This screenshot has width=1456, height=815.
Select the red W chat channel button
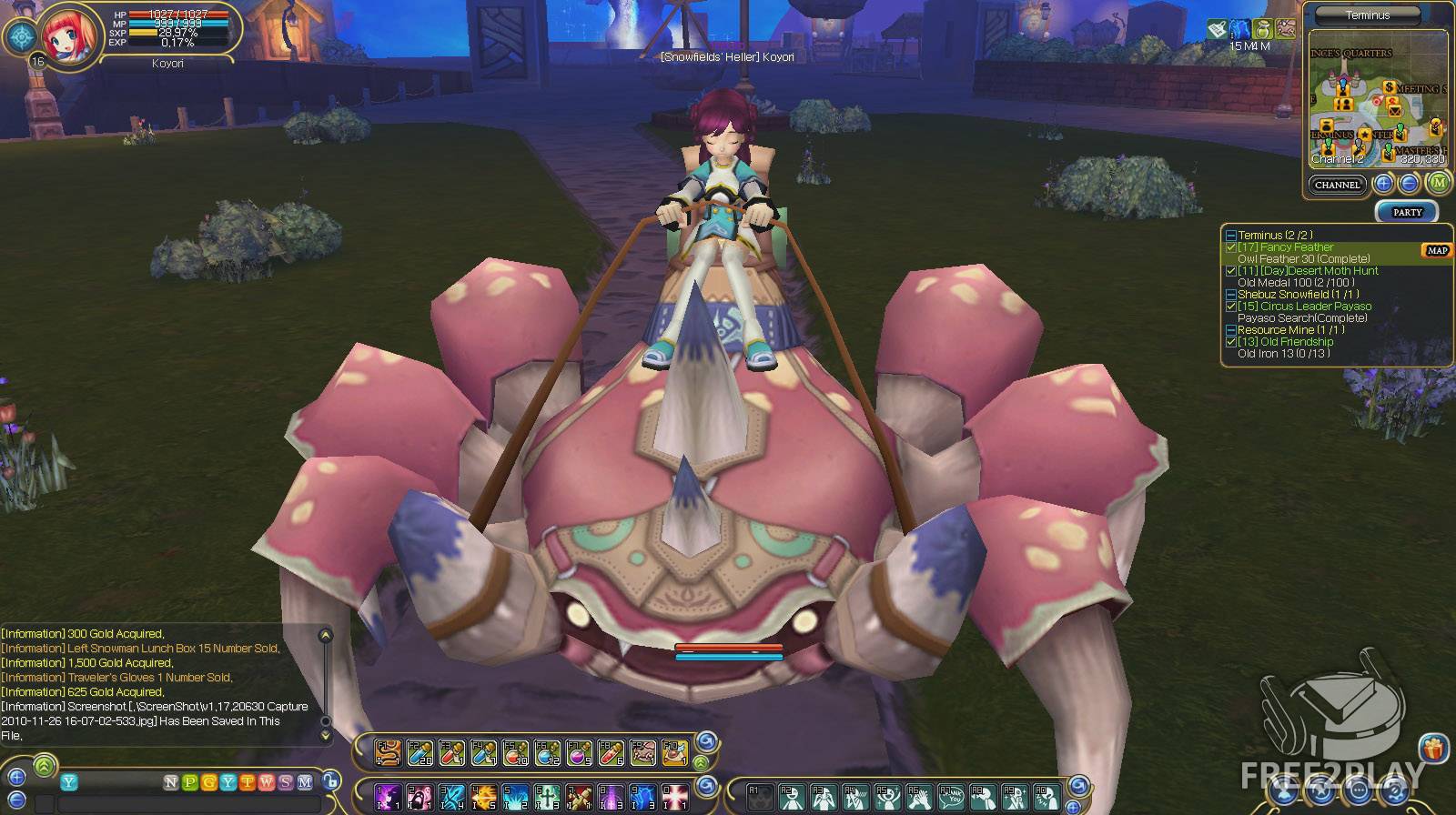click(x=267, y=782)
